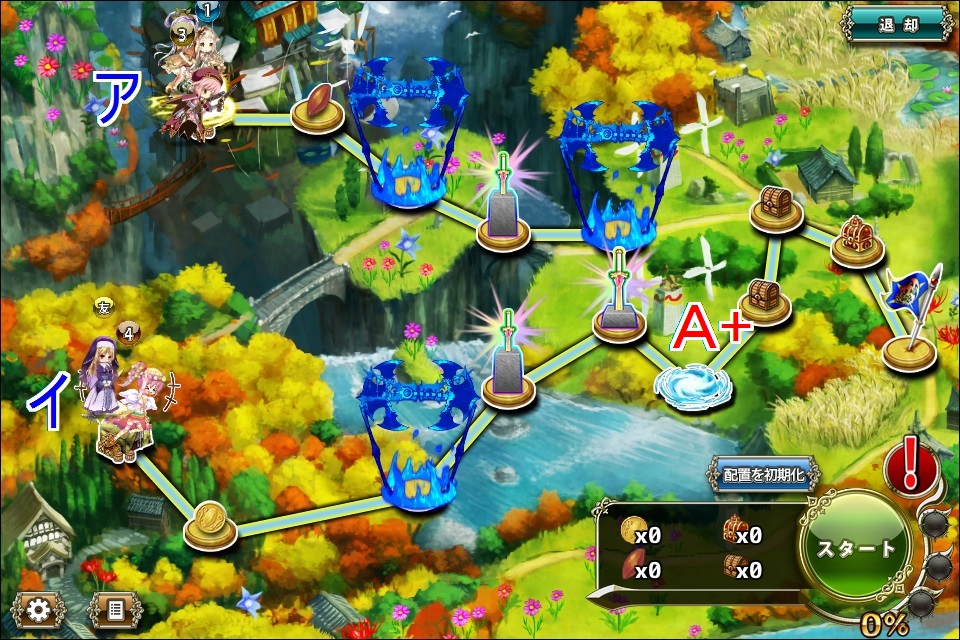Start the stage with the green スタート button
960x640 pixels.
point(856,549)
